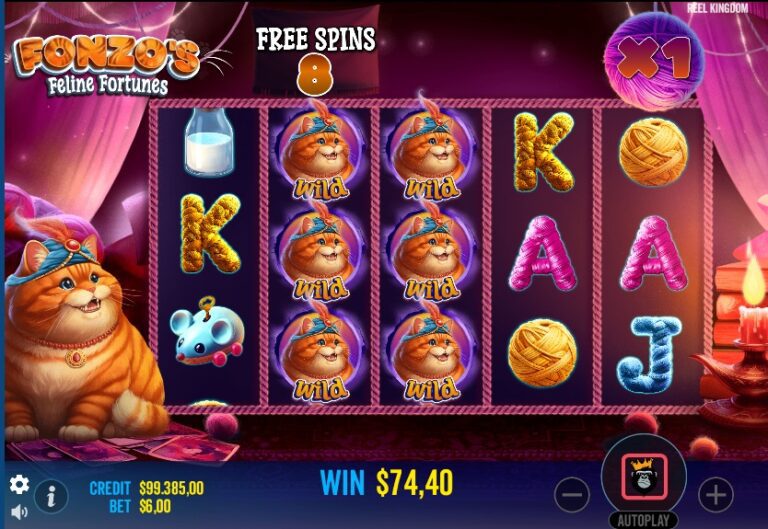The image size is (768, 529).
Task: Open the settings gear menu
Action: (x=18, y=485)
